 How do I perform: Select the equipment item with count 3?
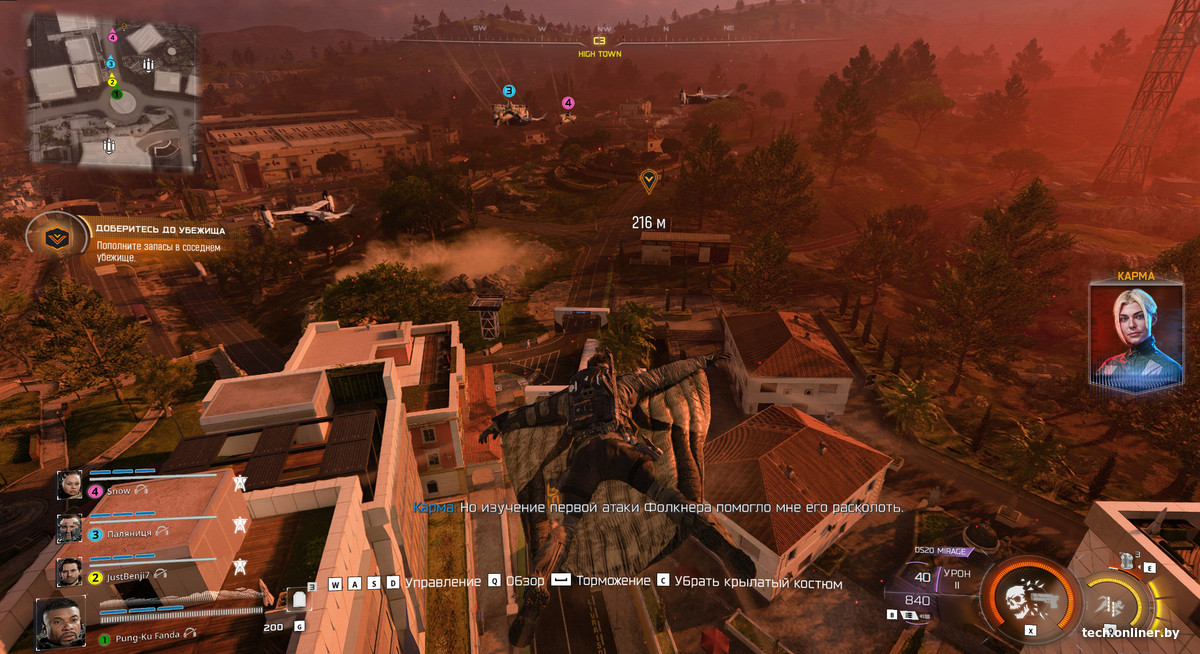coord(1128,560)
